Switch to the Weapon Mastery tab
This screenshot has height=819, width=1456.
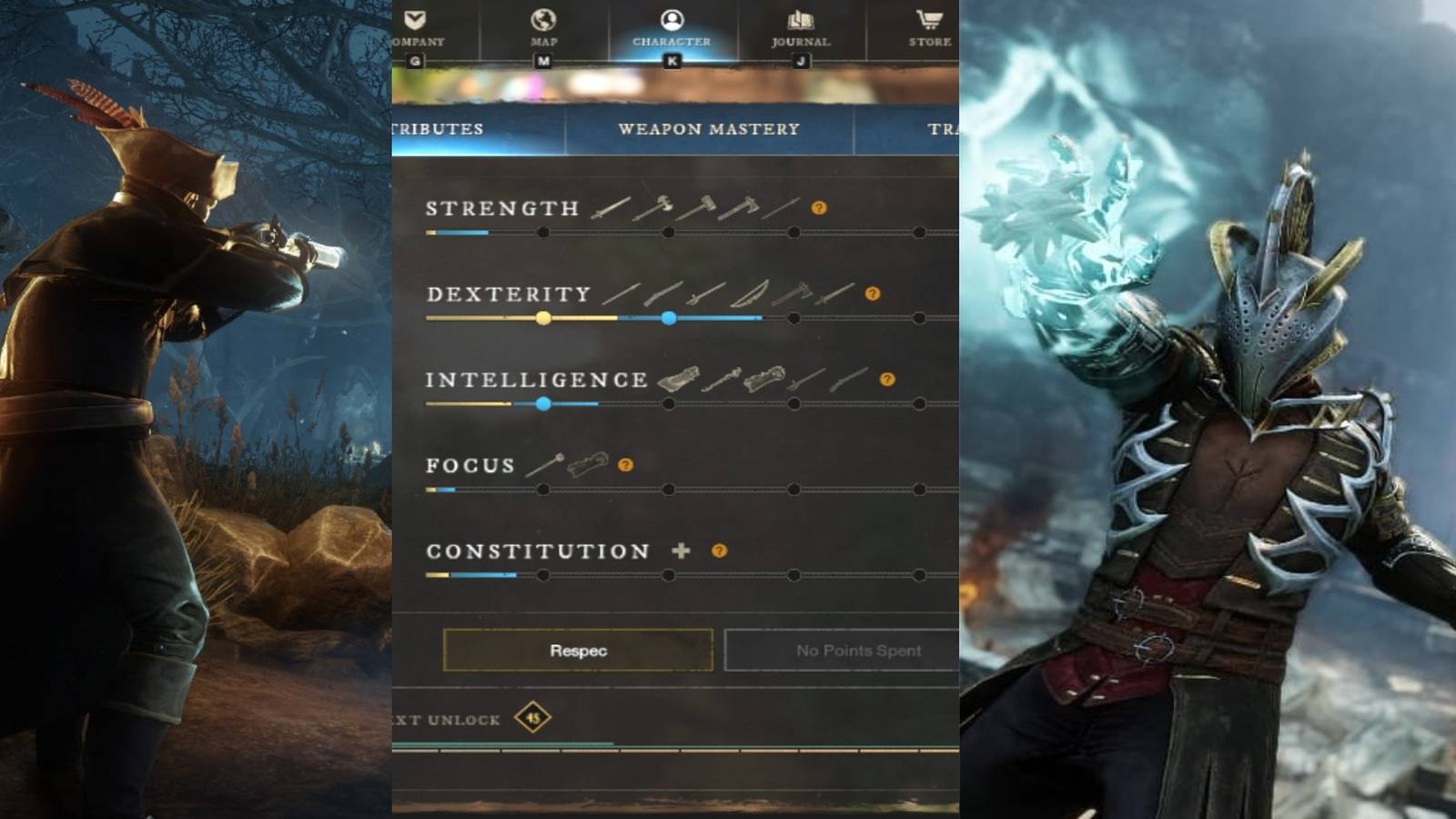[710, 129]
